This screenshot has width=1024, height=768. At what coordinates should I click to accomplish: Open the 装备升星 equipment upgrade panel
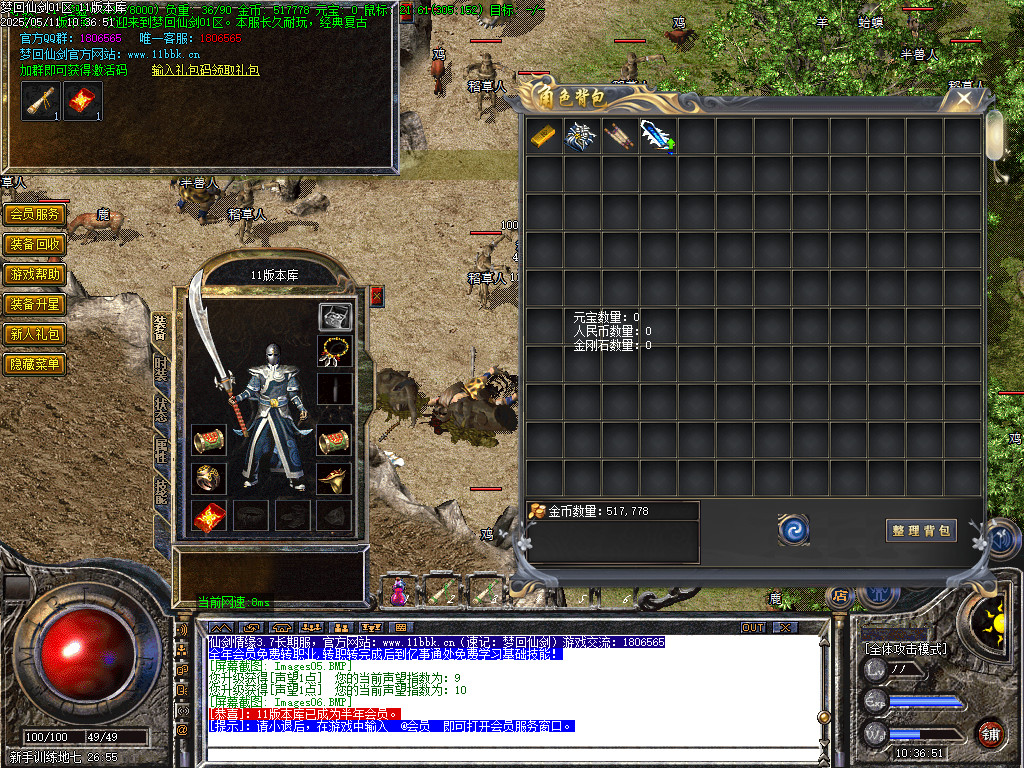35,304
